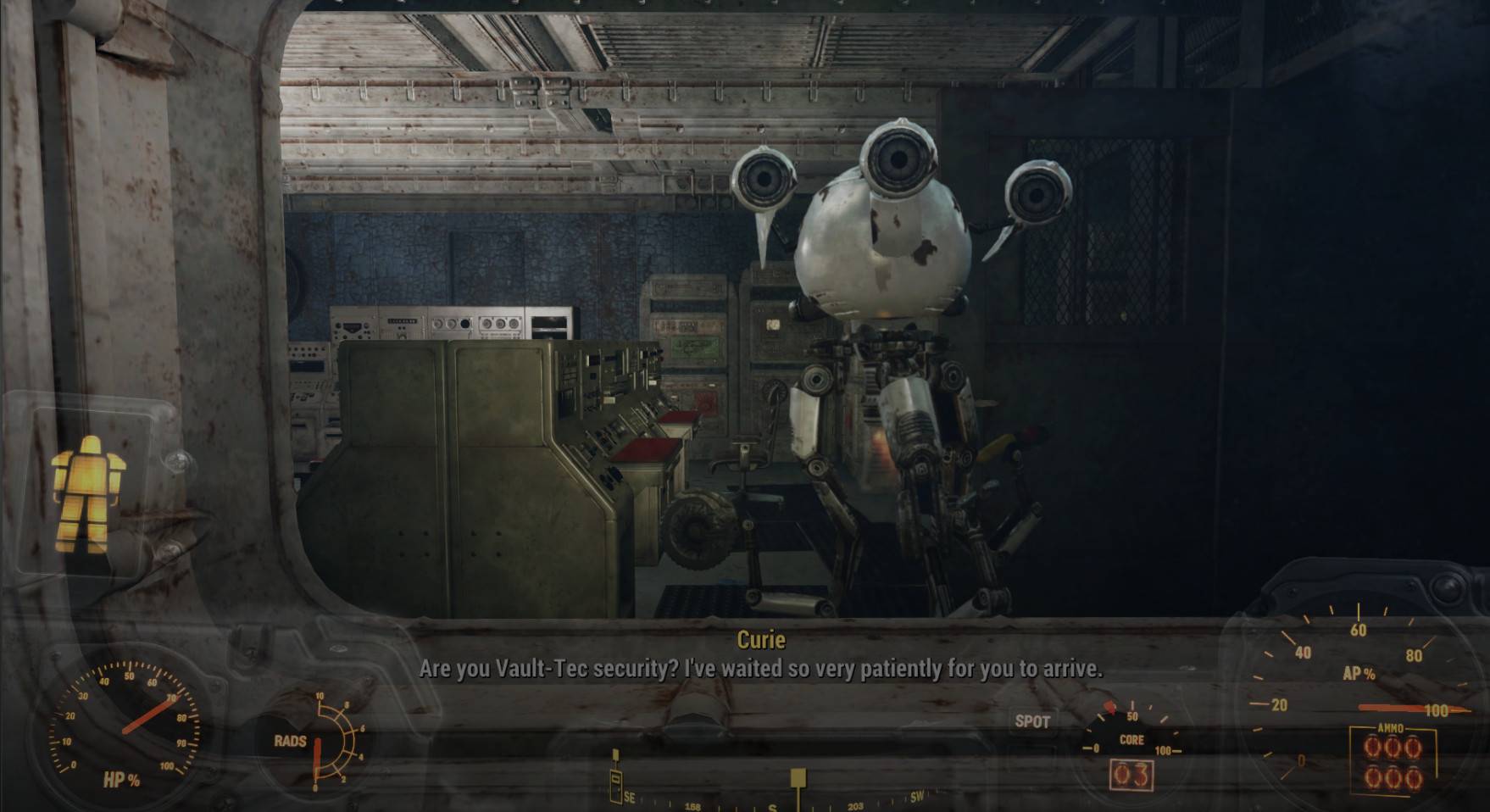
Task: Open the fusion CORE gauge
Action: [1134, 739]
